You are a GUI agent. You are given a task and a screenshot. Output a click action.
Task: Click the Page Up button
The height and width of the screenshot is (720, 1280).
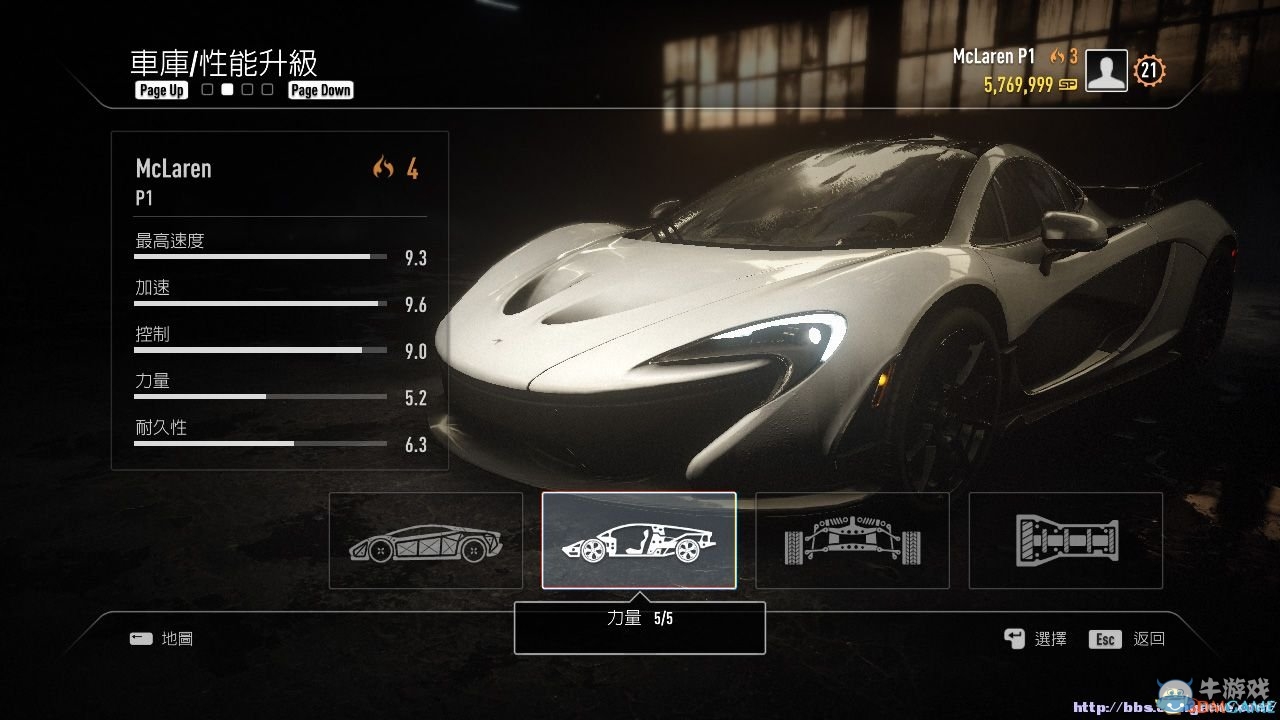coord(160,90)
